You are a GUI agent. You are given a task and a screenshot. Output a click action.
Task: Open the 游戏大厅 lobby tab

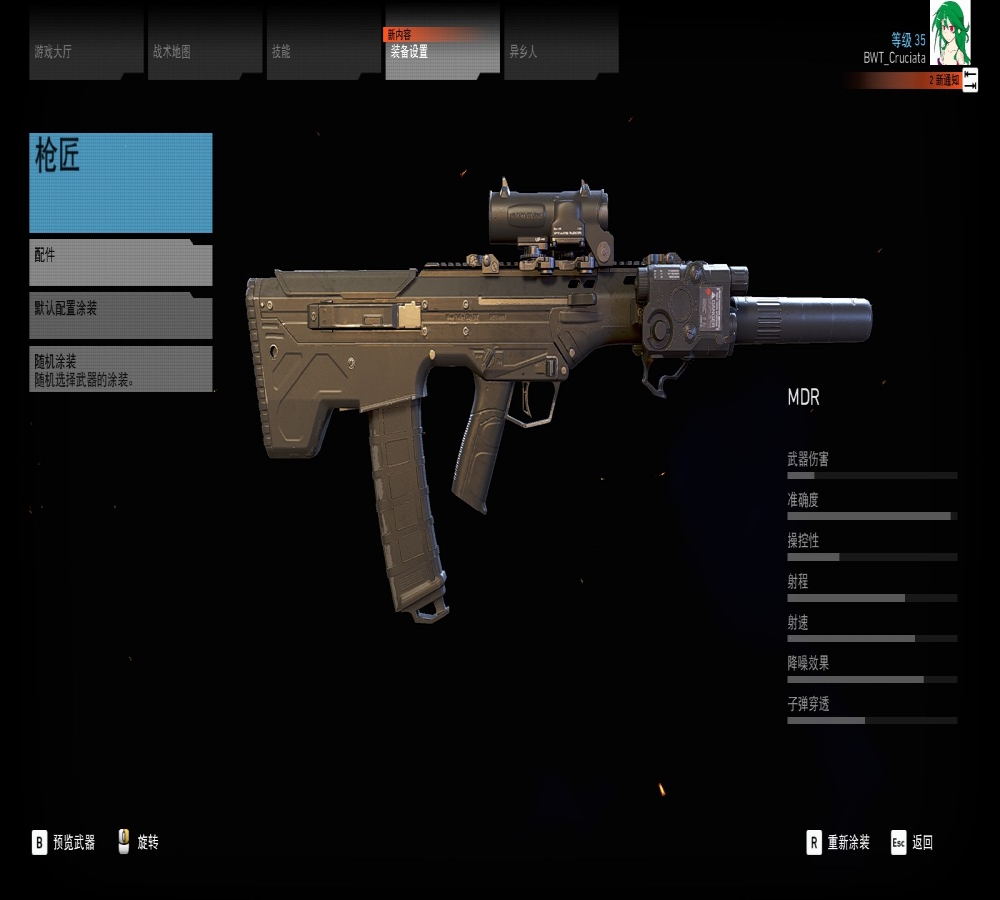[86, 47]
